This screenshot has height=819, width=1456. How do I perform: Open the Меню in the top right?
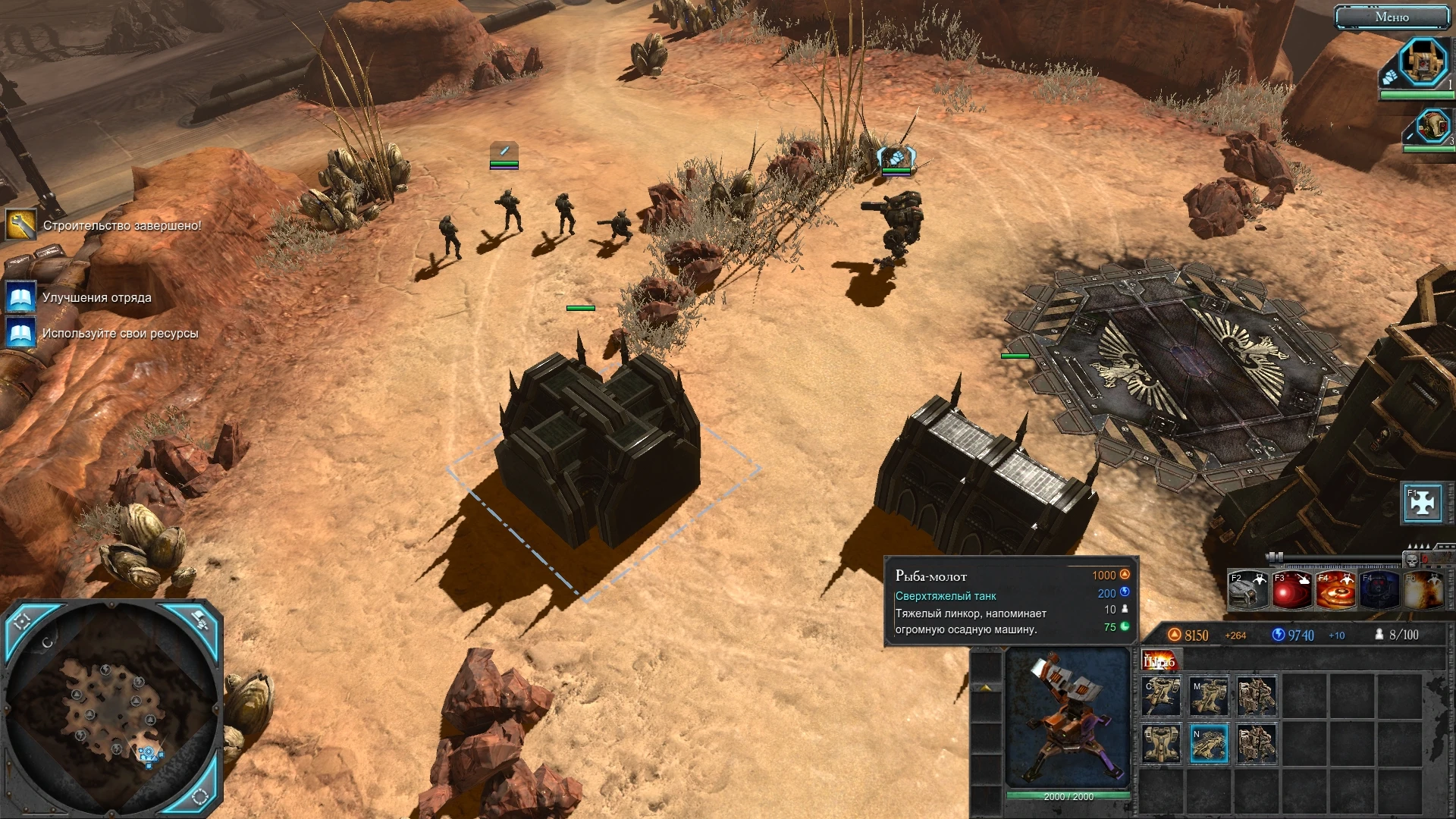1394,17
